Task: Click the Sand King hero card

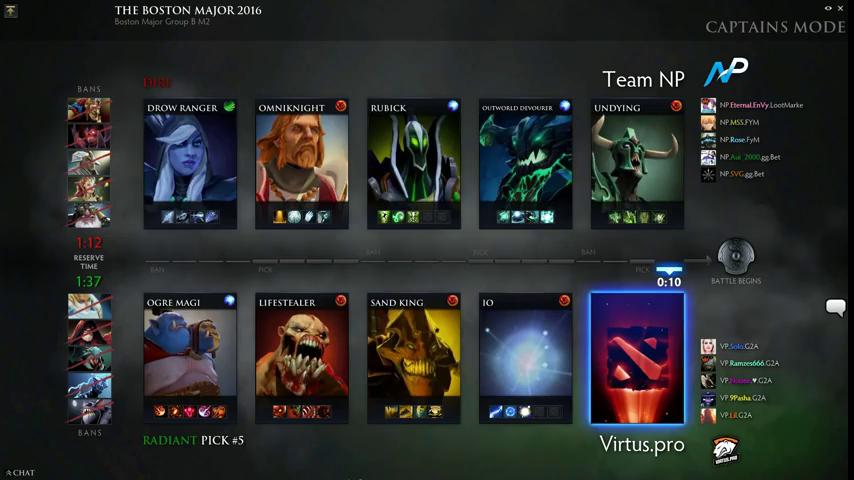Action: [414, 357]
